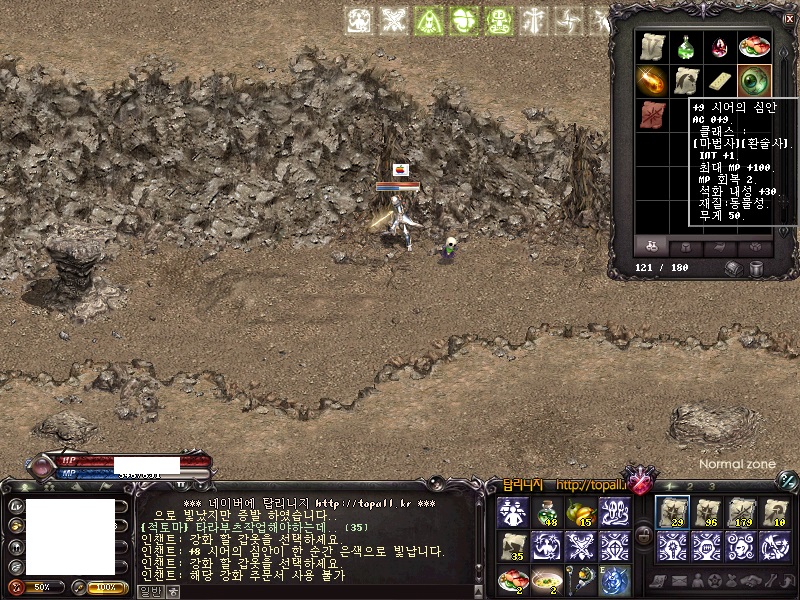
Task: Switch to the potions inventory tab
Action: click(x=651, y=245)
